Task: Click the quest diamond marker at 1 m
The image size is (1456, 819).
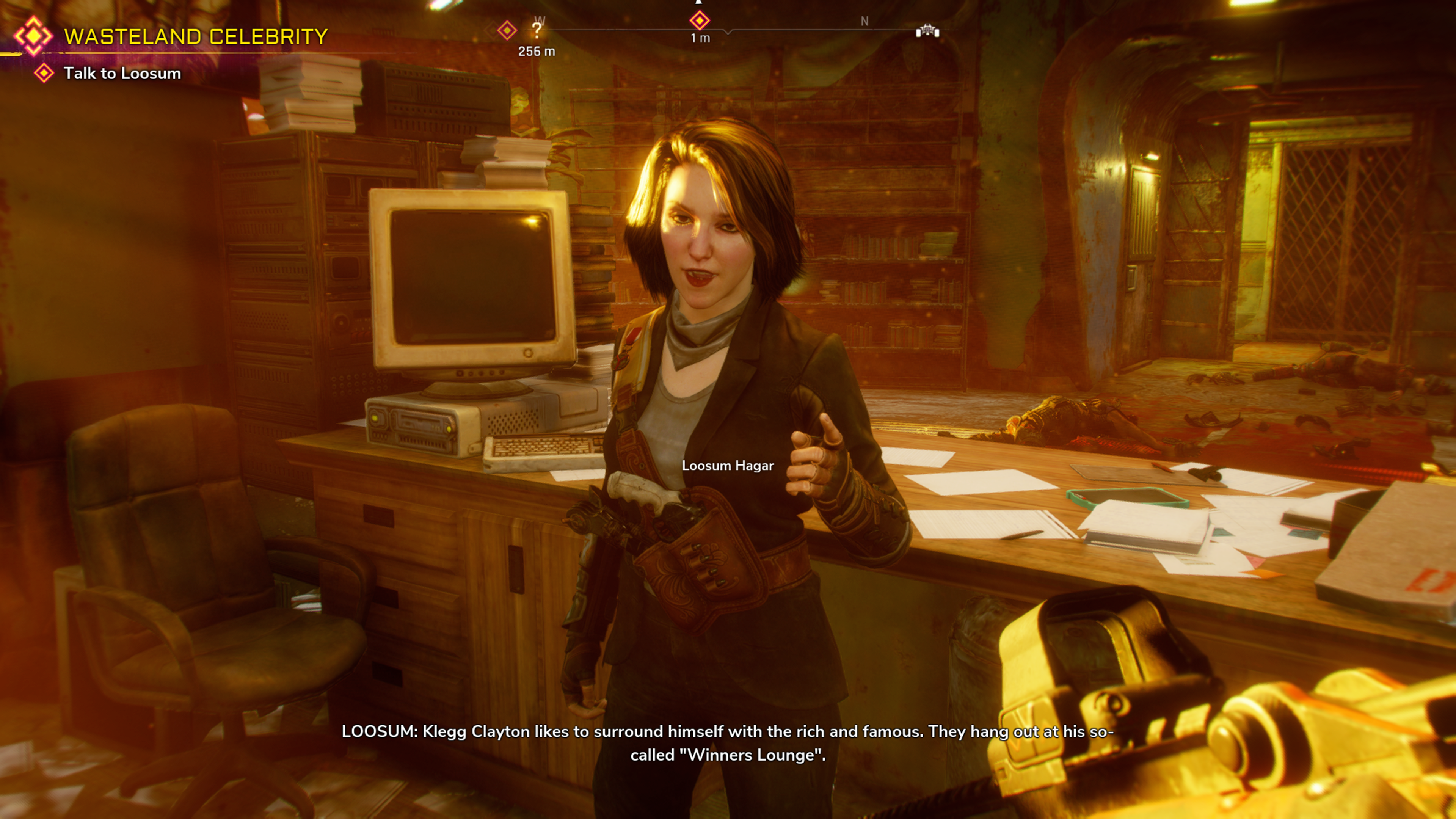Action: coord(699,21)
